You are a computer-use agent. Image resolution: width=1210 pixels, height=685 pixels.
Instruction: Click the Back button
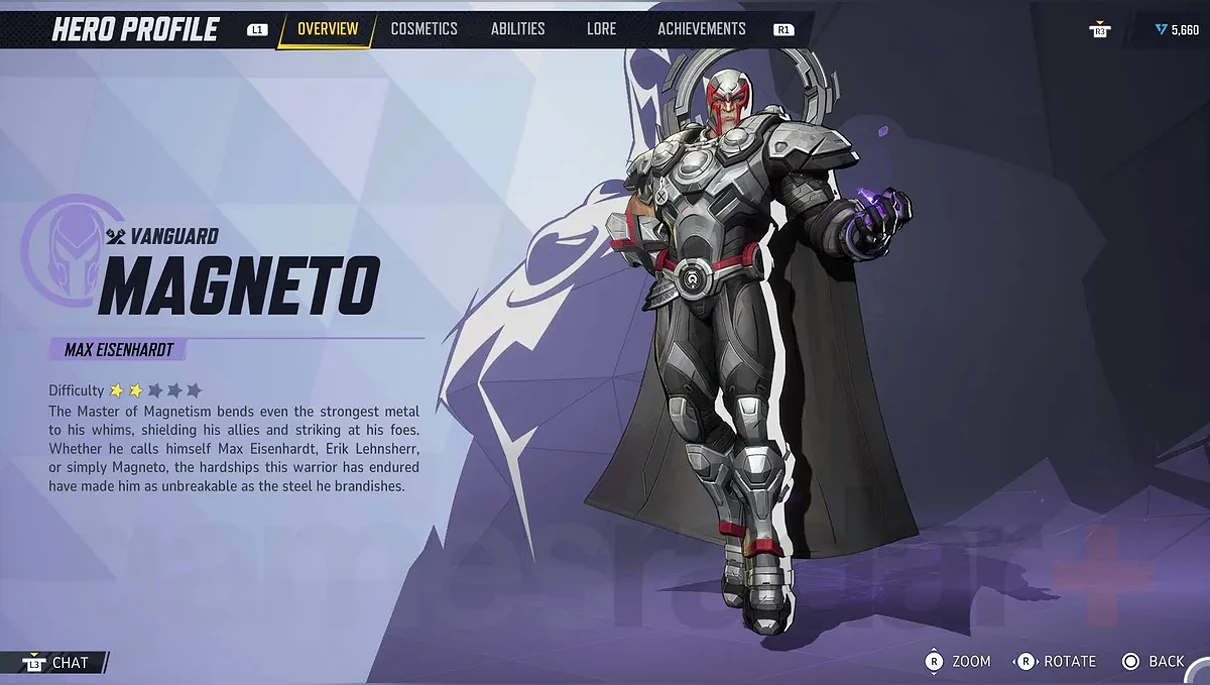1154,661
